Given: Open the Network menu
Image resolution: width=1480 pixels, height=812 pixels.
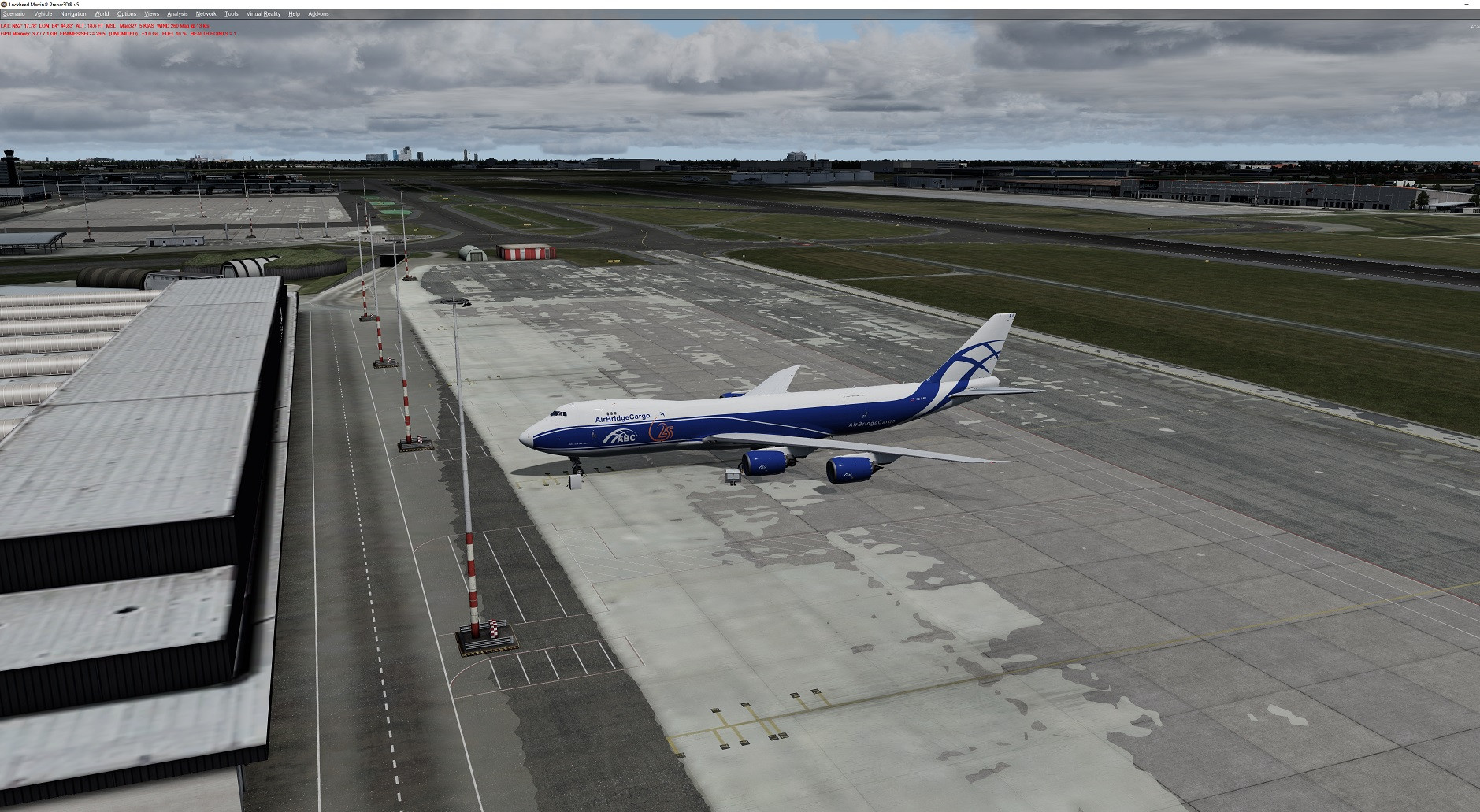Looking at the screenshot, I should click(x=206, y=13).
